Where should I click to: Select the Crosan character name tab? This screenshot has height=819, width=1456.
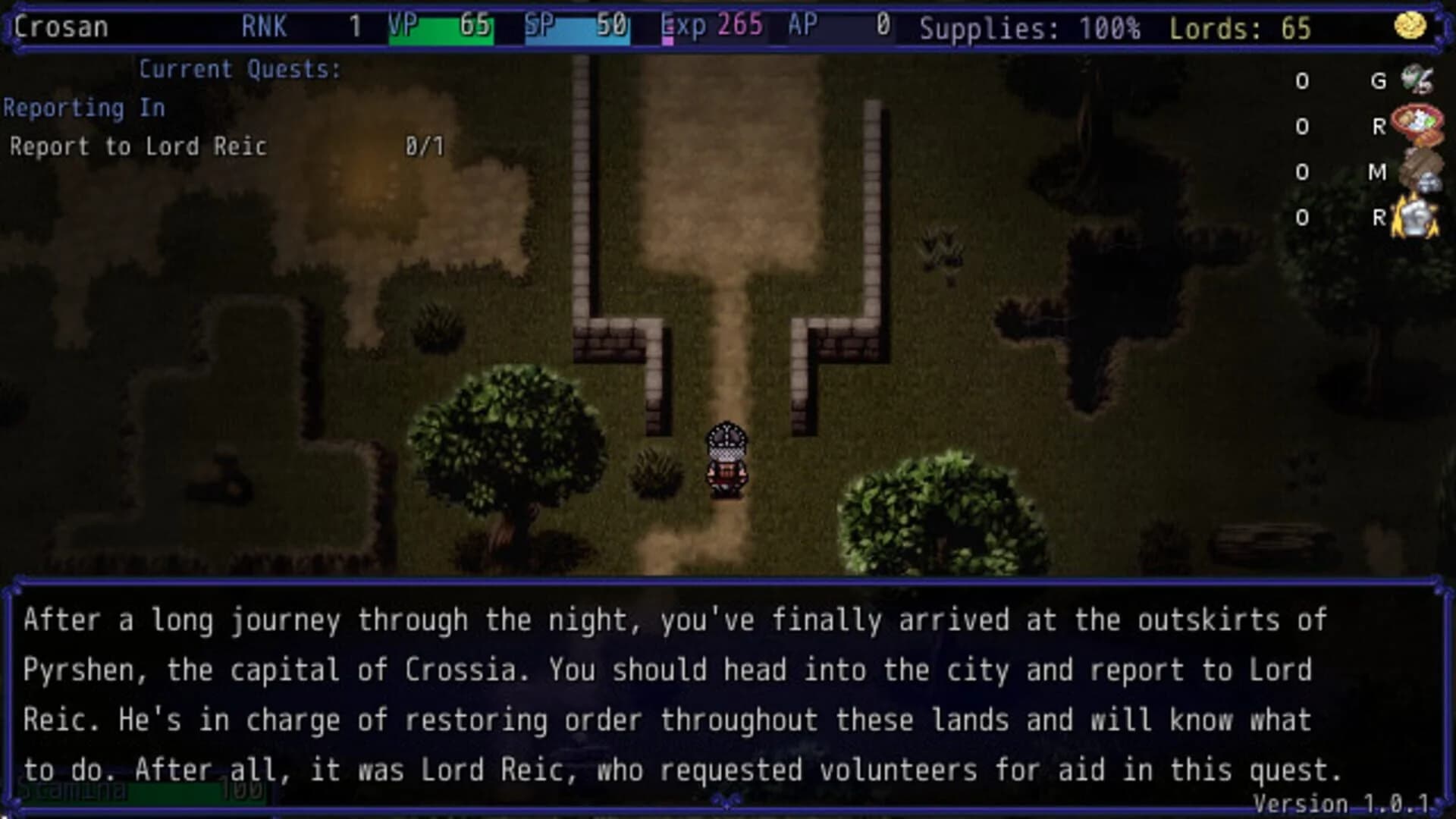[59, 26]
